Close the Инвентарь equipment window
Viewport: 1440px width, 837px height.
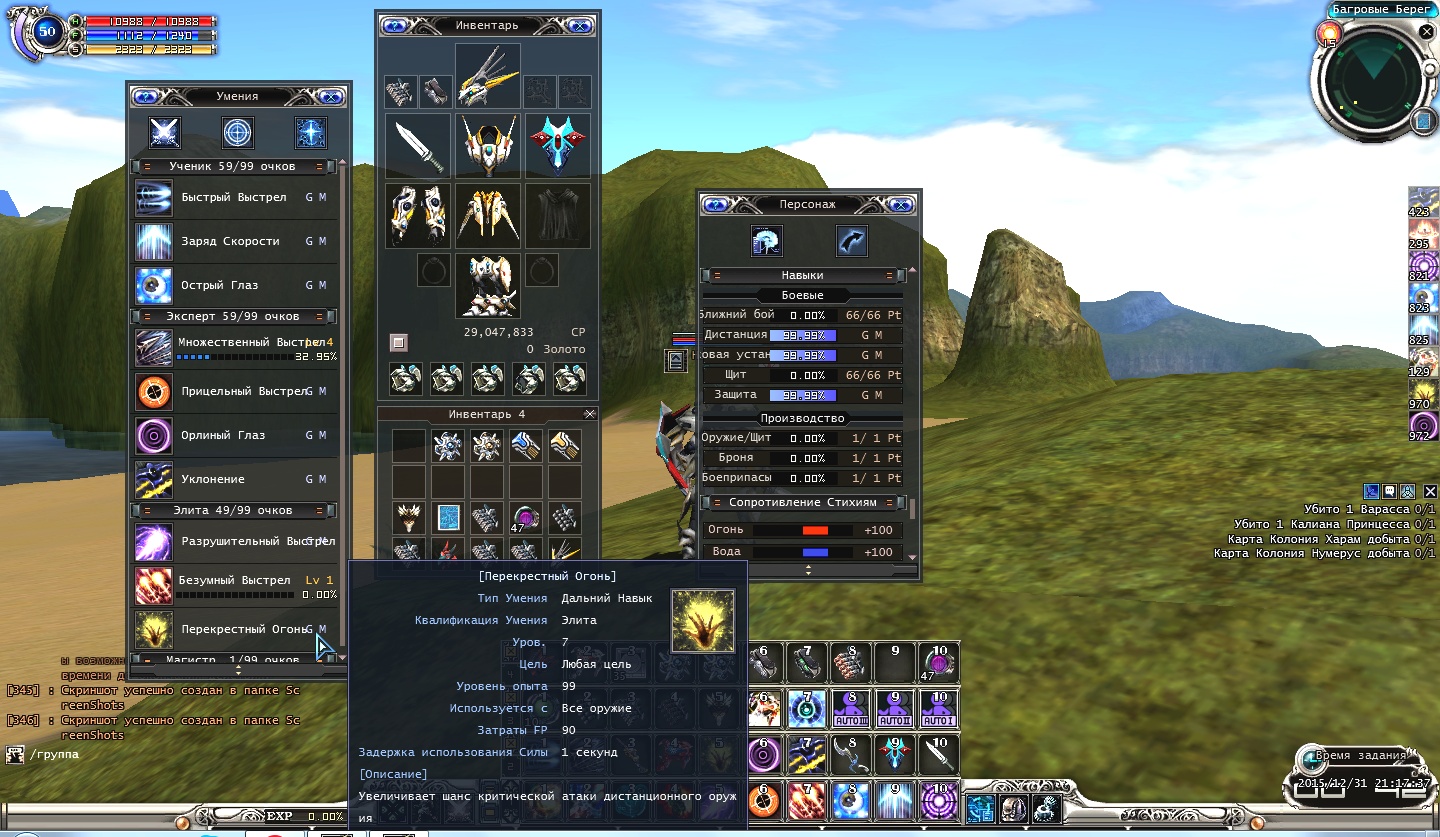pos(579,26)
